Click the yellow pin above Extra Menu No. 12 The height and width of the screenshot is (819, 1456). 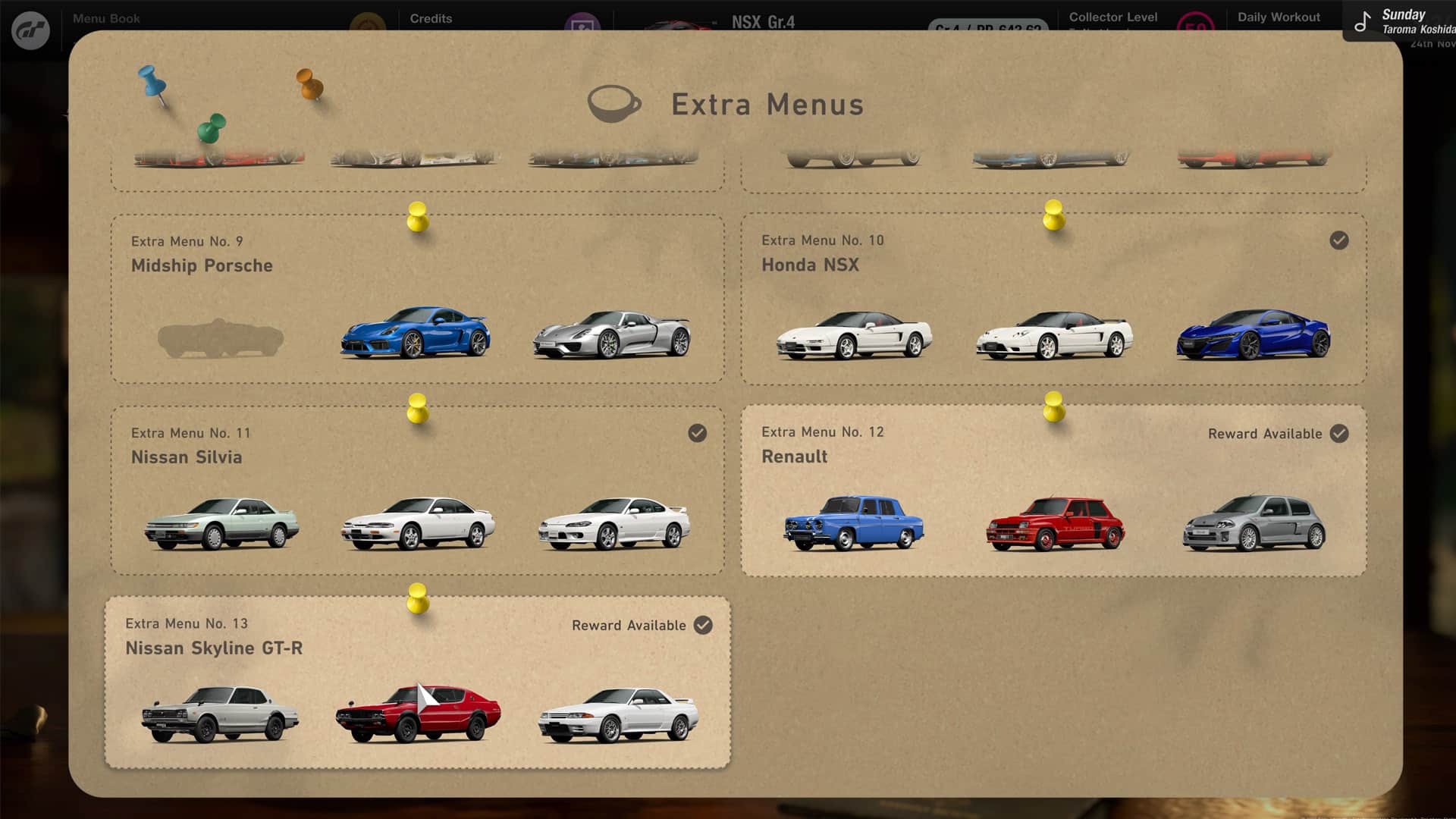tap(1053, 410)
